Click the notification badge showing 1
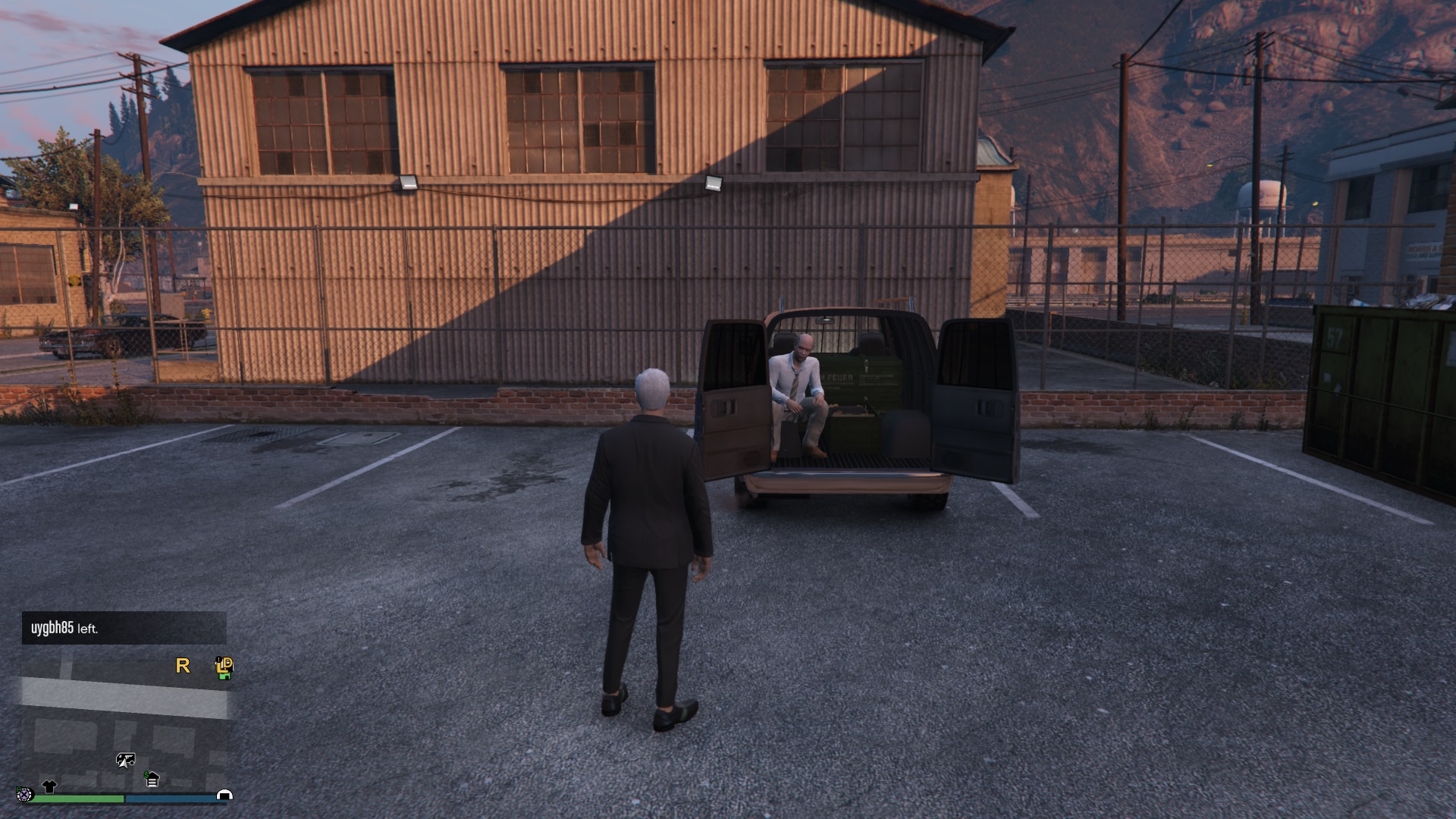Screen dimensions: 1456x819 [x=220, y=661]
